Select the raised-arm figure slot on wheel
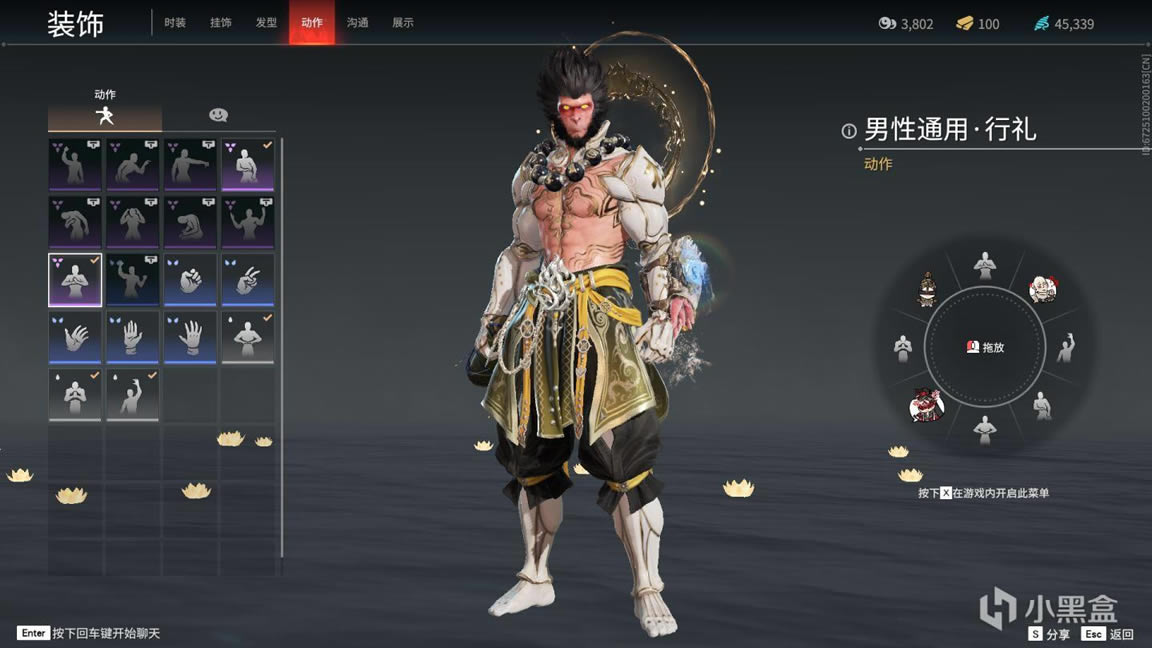Image resolution: width=1152 pixels, height=648 pixels. click(x=1066, y=347)
